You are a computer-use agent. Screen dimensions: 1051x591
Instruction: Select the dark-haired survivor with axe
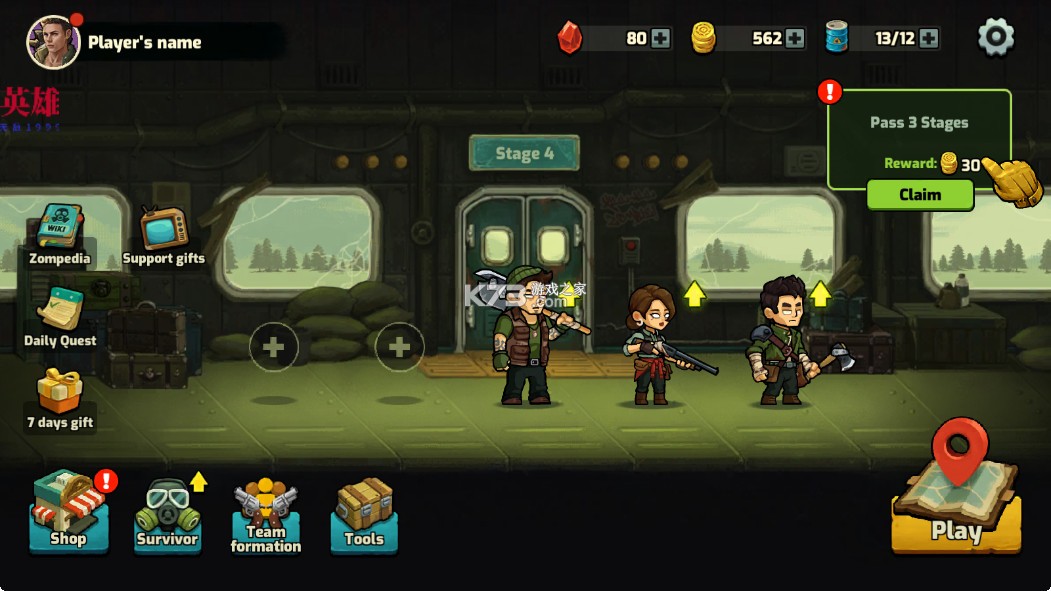pos(784,340)
